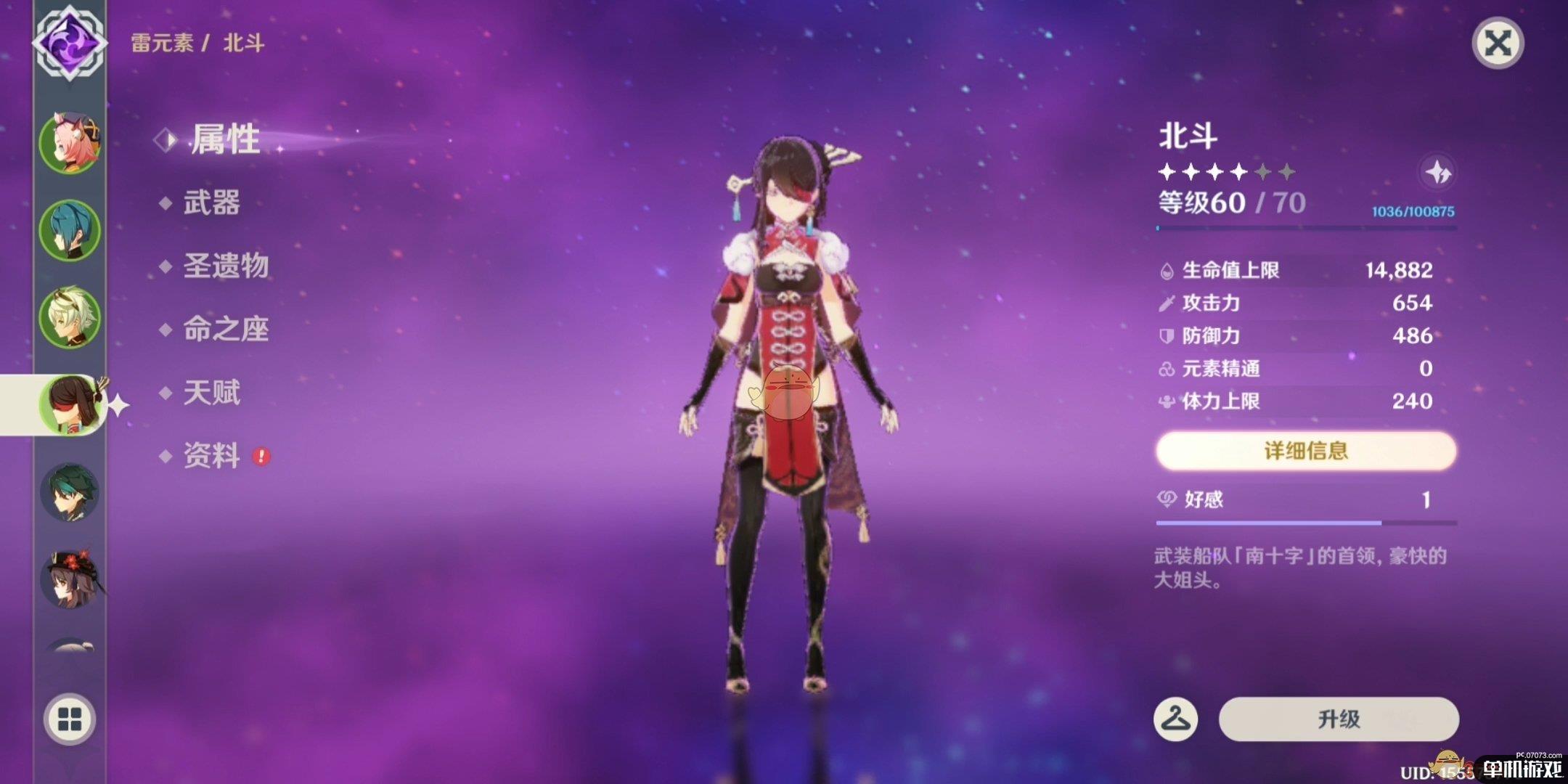Click the Electro element emblem
The image size is (1568, 784).
tap(70, 42)
